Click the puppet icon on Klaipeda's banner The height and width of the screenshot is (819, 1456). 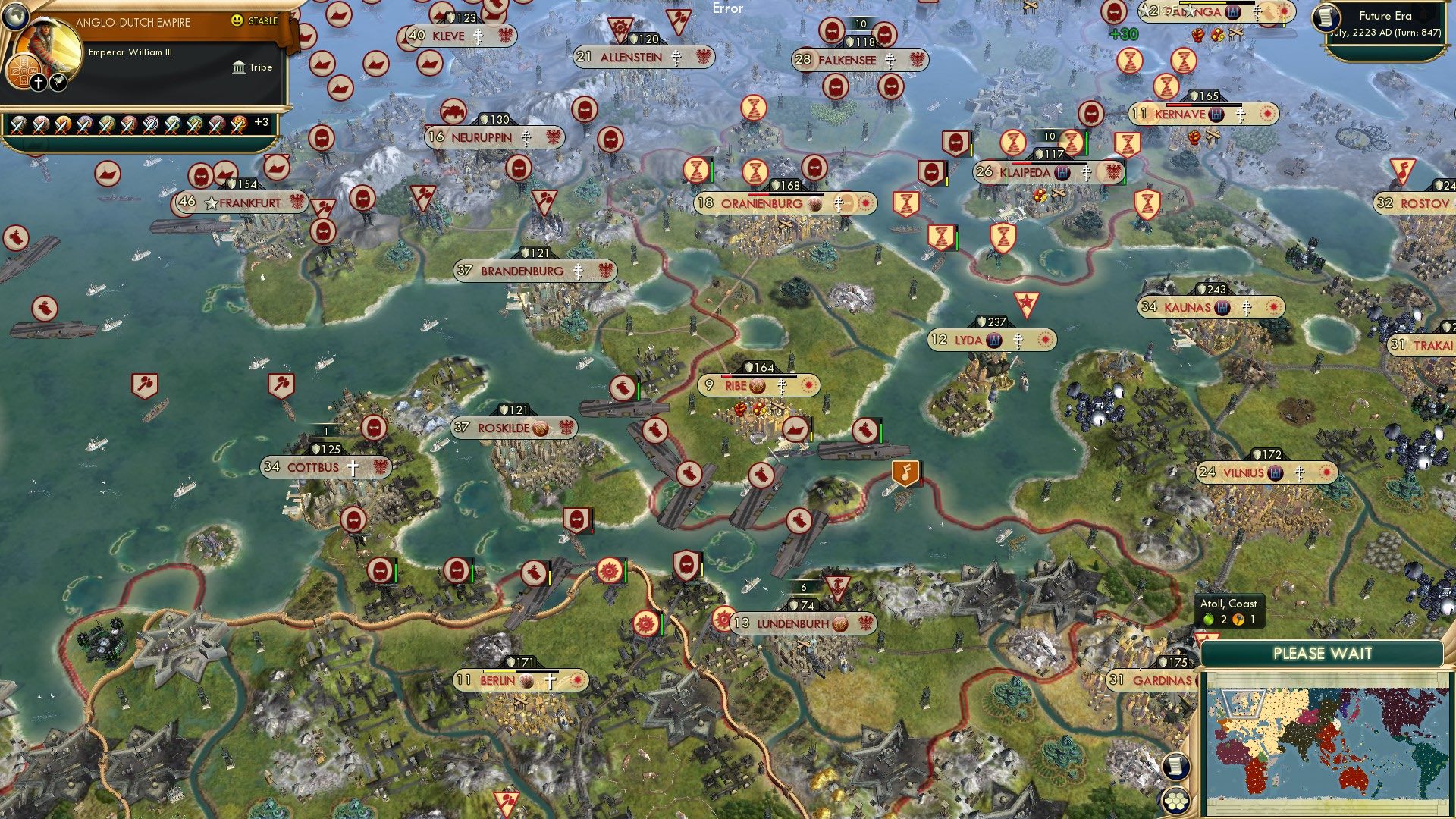coord(1062,173)
